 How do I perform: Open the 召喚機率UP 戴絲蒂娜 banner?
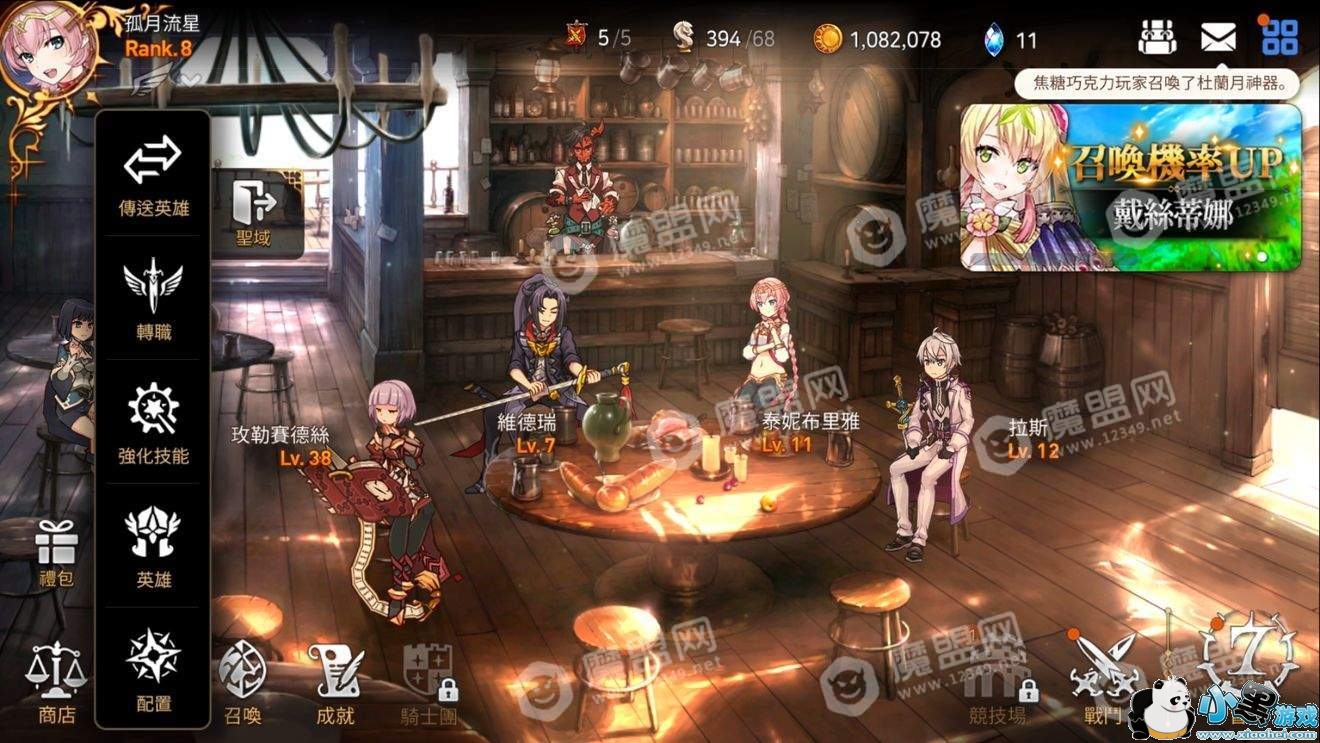click(1130, 188)
